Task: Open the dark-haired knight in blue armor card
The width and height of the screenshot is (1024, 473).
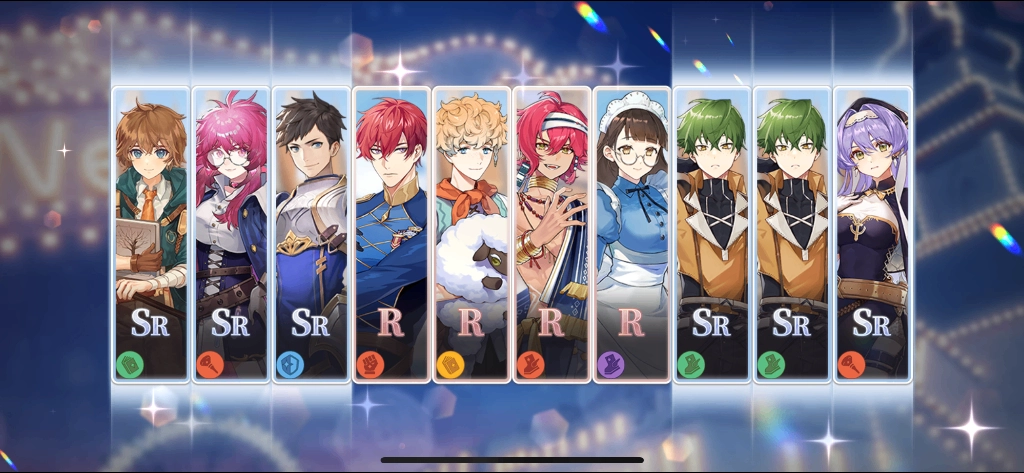Action: (x=311, y=235)
